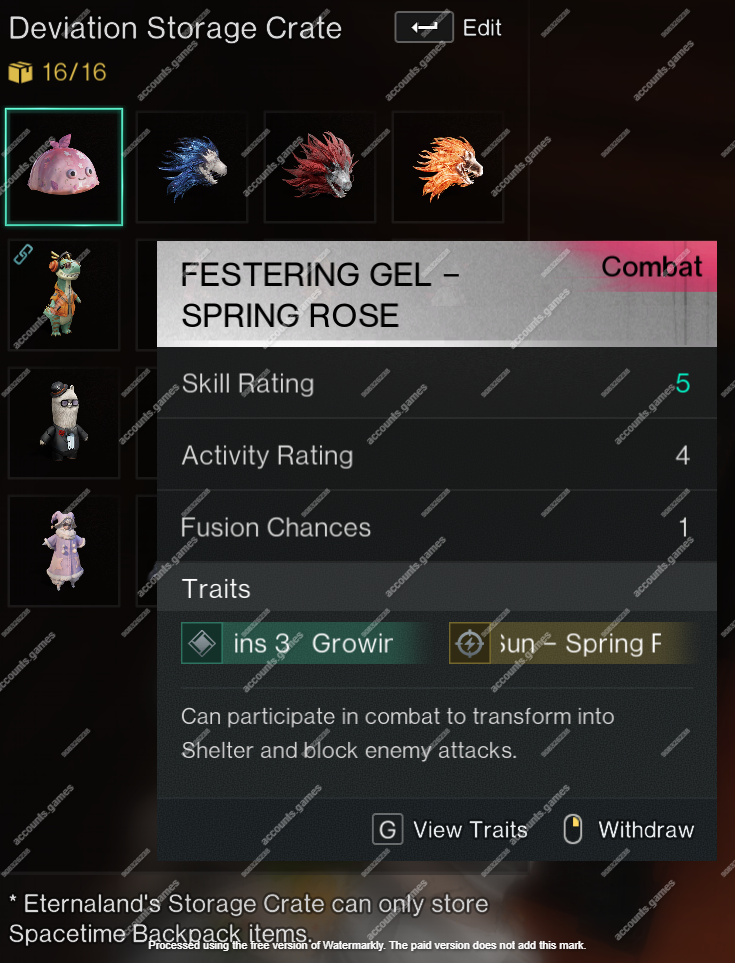Select the green dragon deviation slot

coord(64,295)
